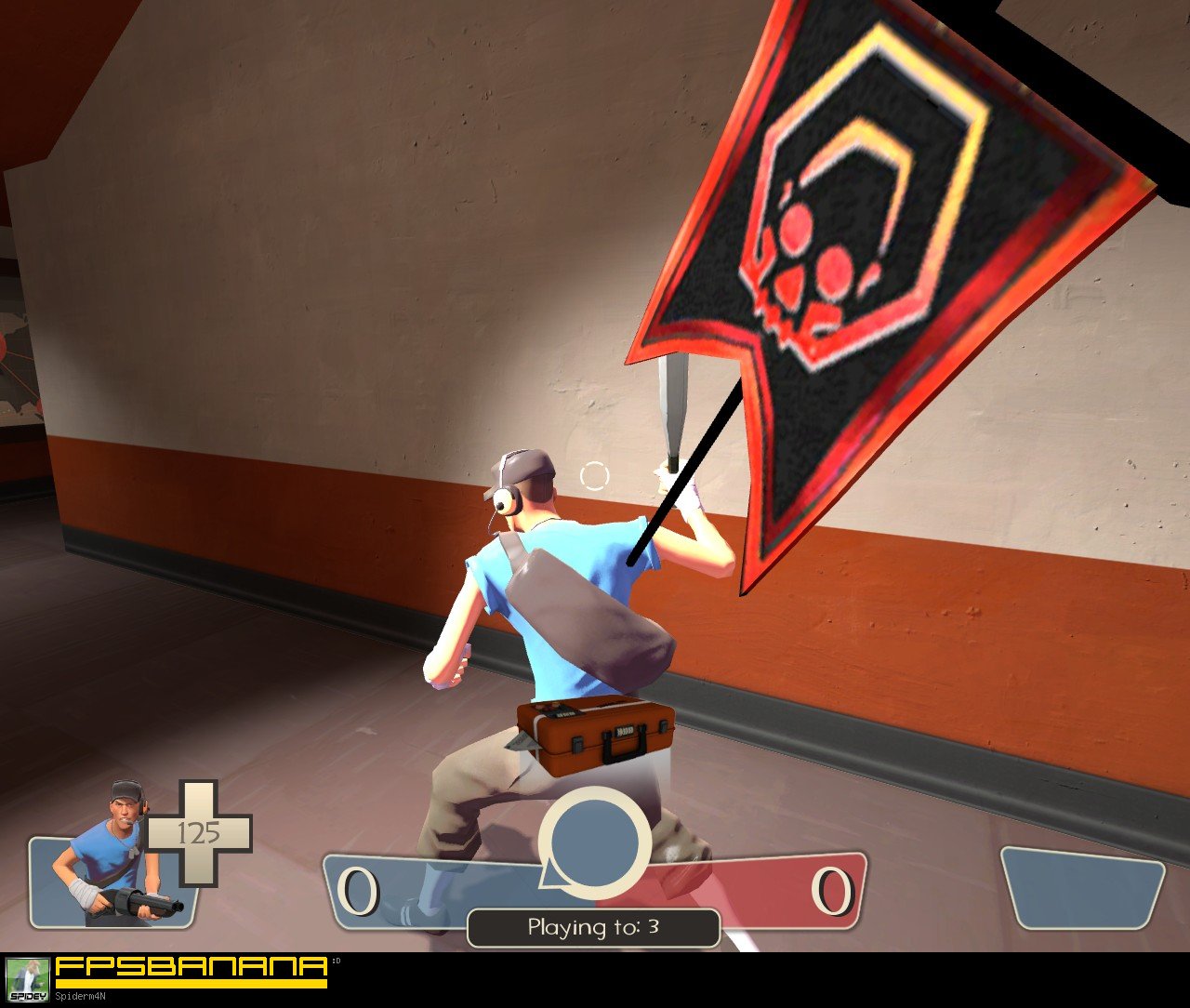Select the intelligence briefcase on Scout's back

click(x=595, y=735)
